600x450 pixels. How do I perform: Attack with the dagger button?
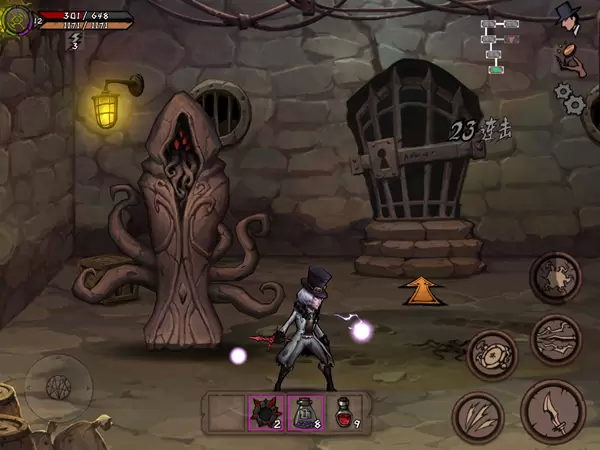[x=552, y=410]
